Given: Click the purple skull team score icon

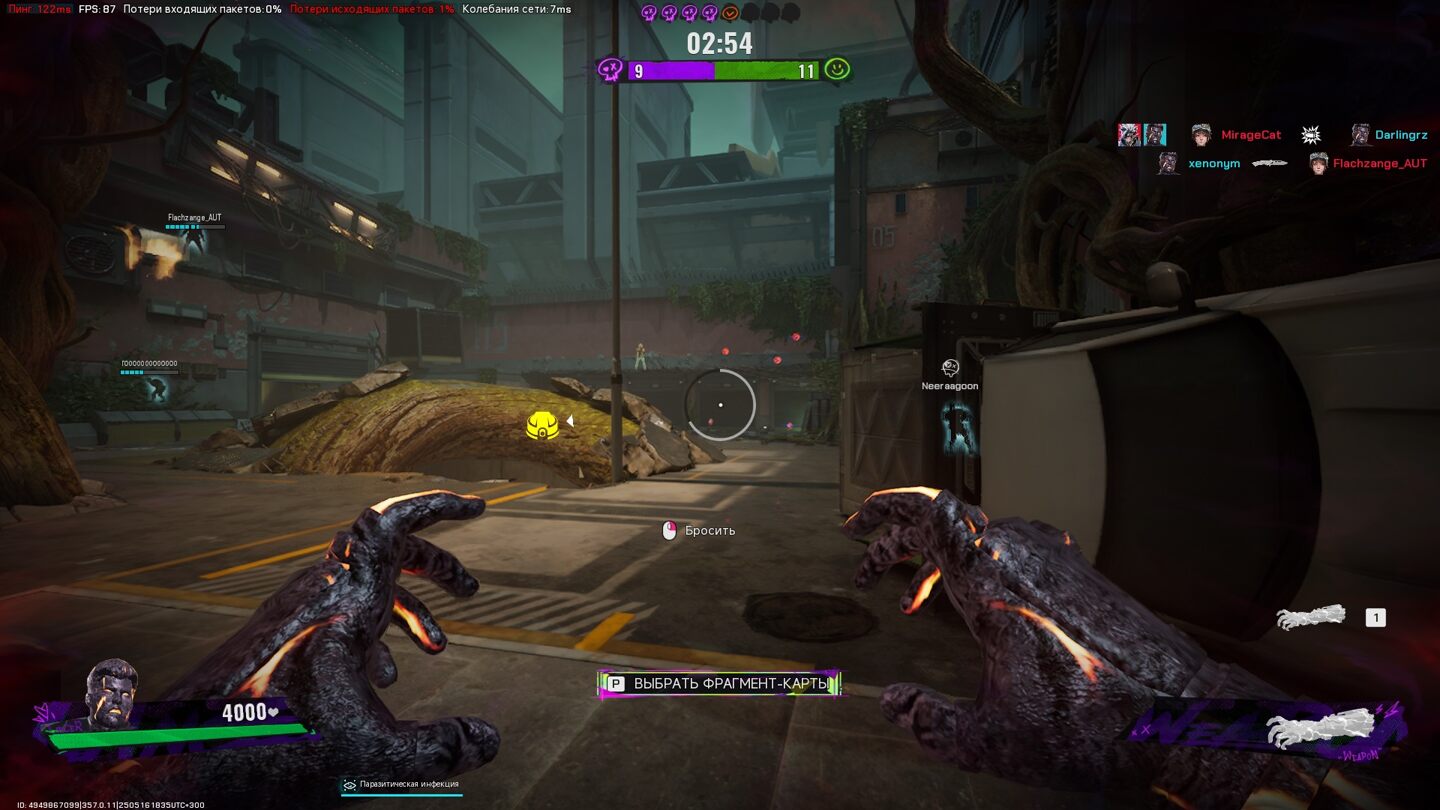Looking at the screenshot, I should [609, 70].
